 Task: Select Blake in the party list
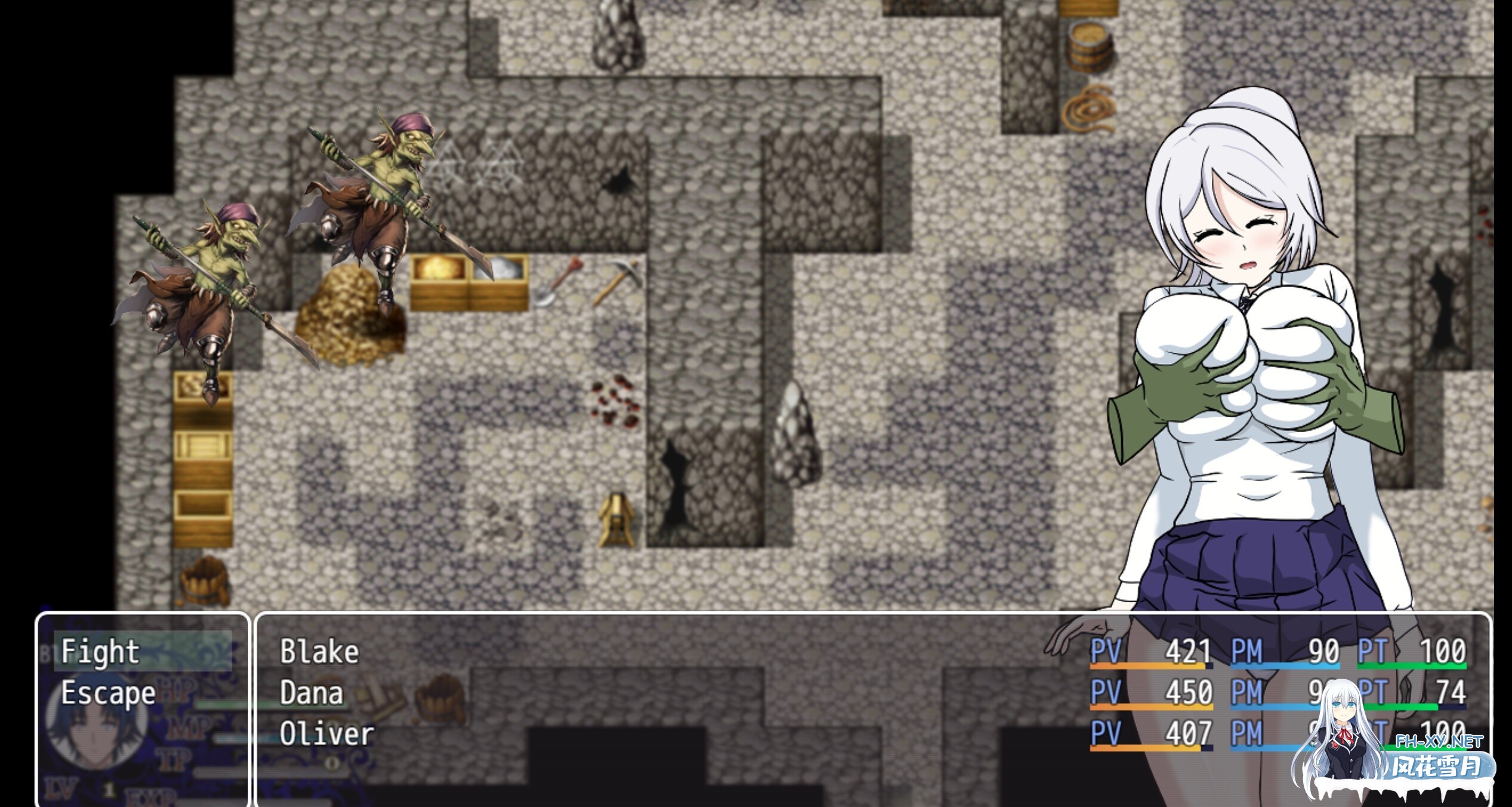coord(319,651)
